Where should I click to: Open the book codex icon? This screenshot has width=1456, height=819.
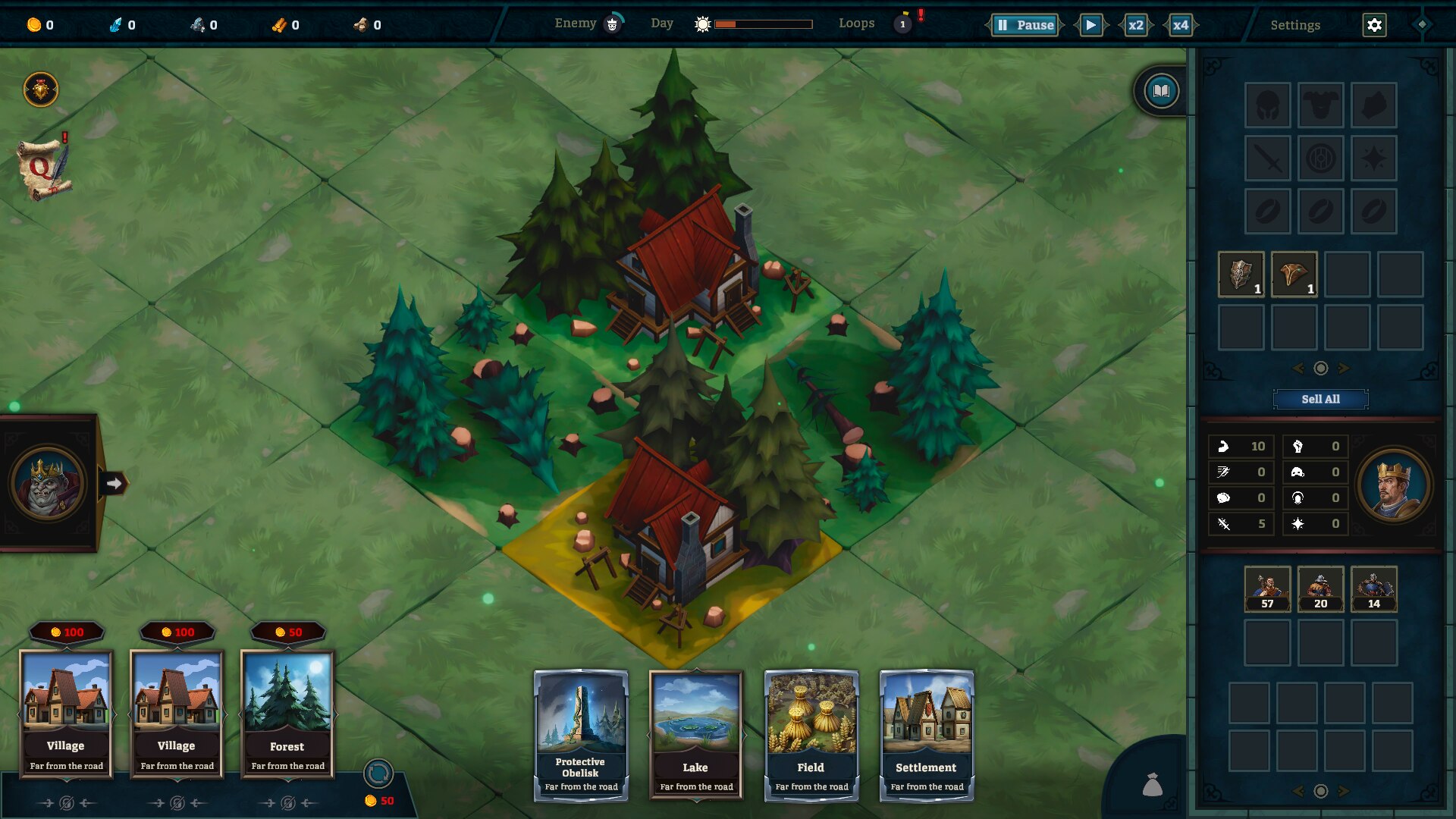(x=1161, y=92)
